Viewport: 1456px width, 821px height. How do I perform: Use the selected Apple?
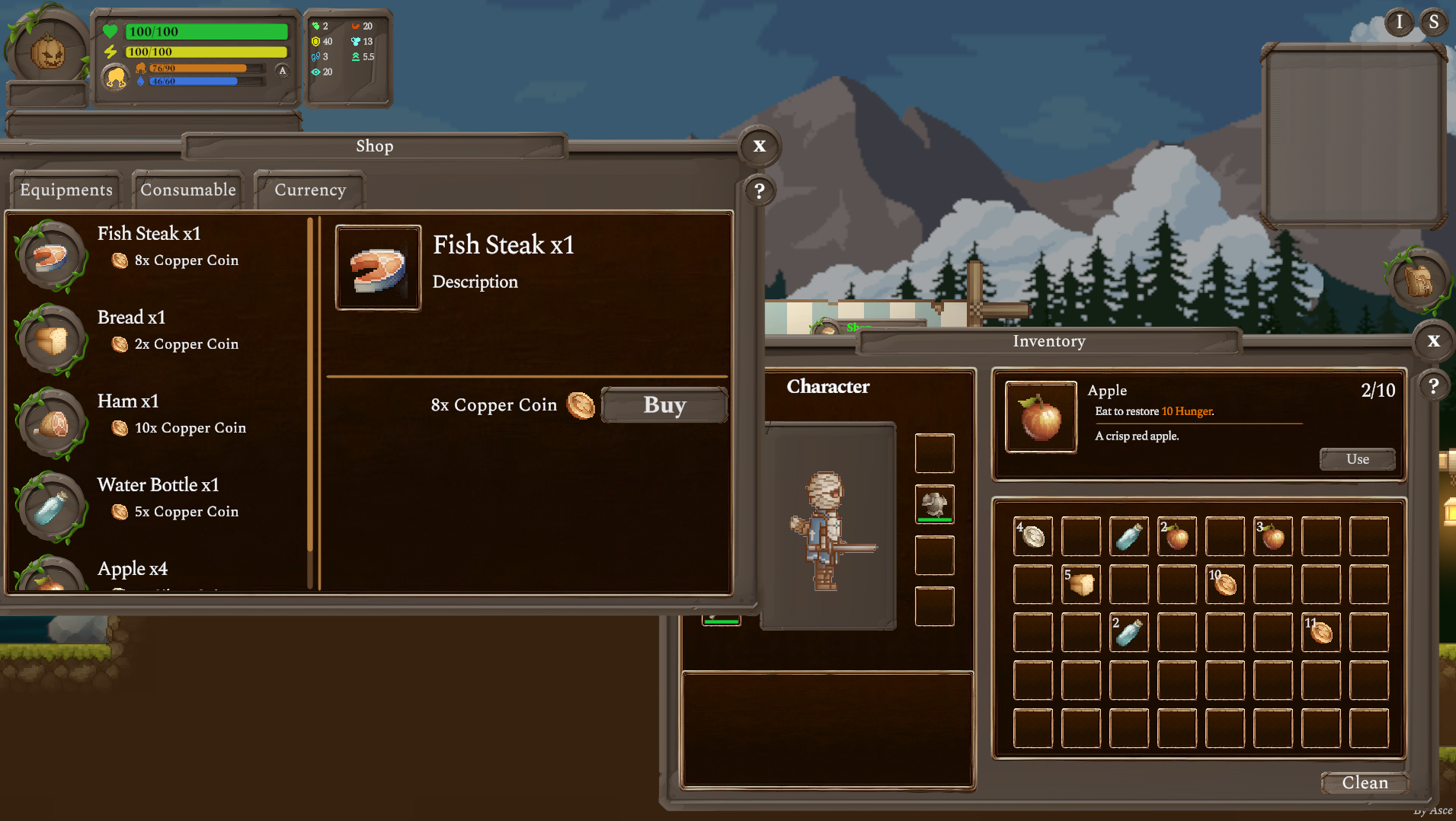(x=1357, y=458)
